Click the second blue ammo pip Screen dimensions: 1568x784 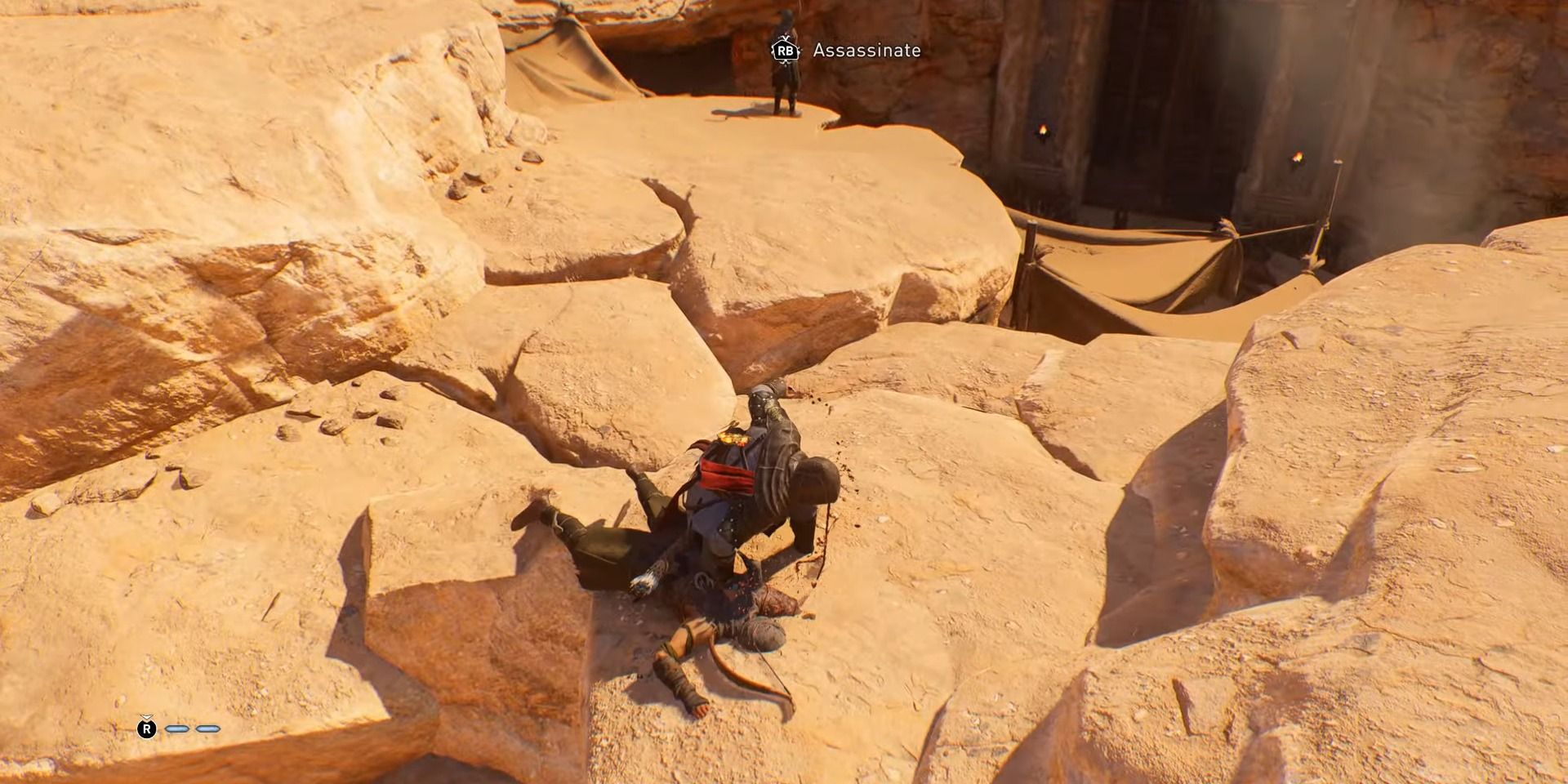207,728
